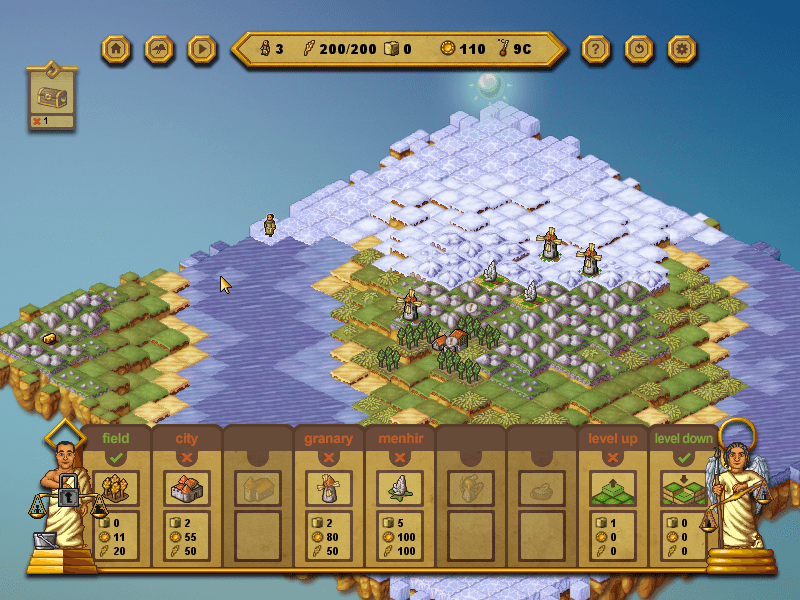This screenshot has height=600, width=800.
Task: Select the field building card
Action: pyautogui.click(x=116, y=489)
